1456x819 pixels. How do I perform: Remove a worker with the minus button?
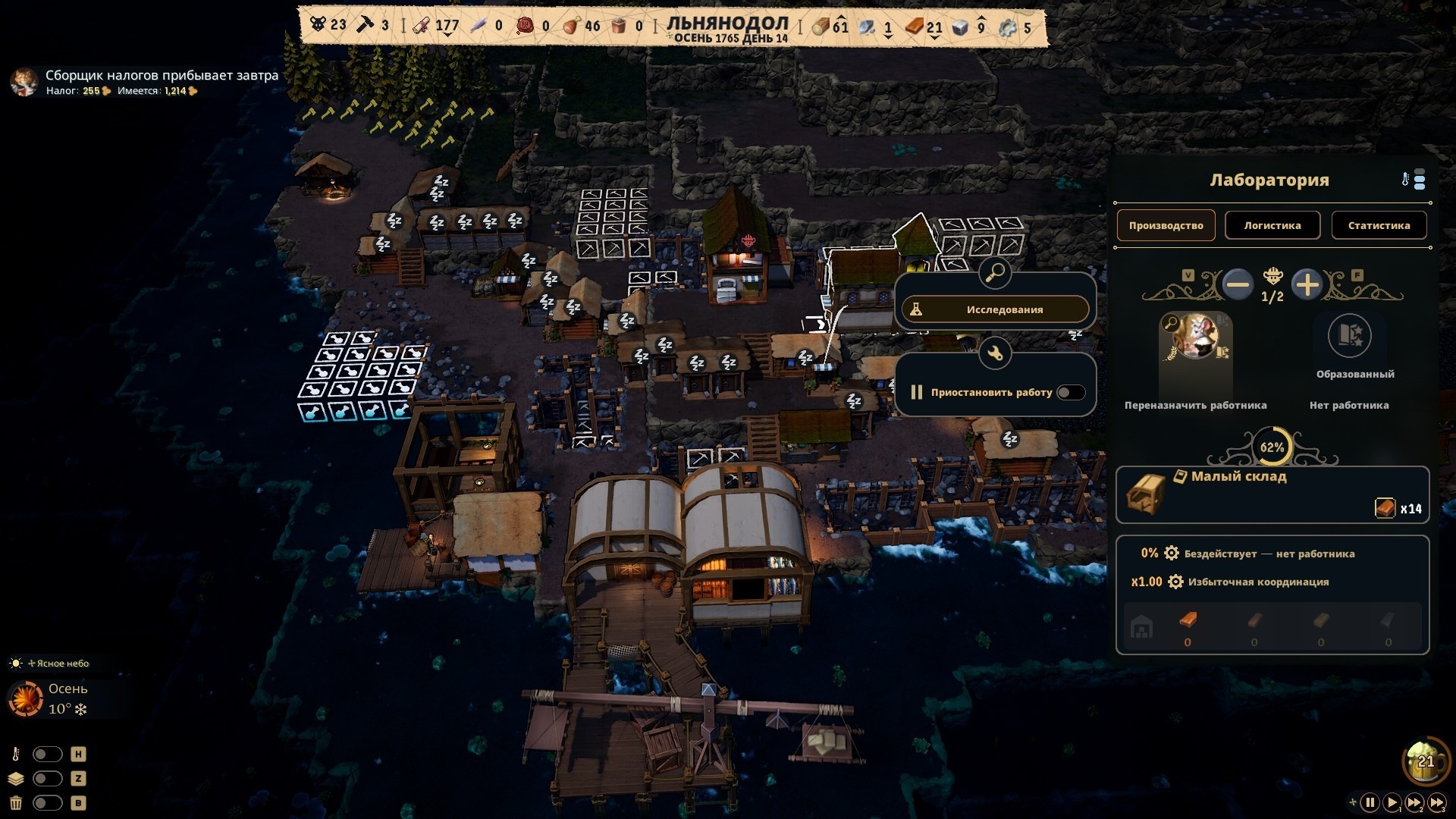[1238, 285]
